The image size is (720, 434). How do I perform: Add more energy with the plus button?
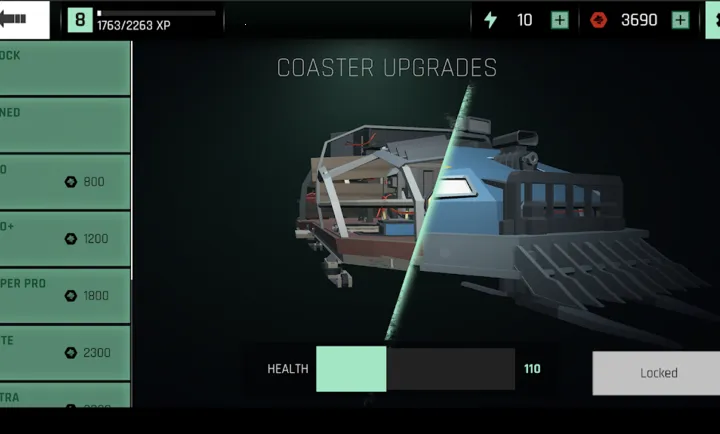(x=560, y=20)
